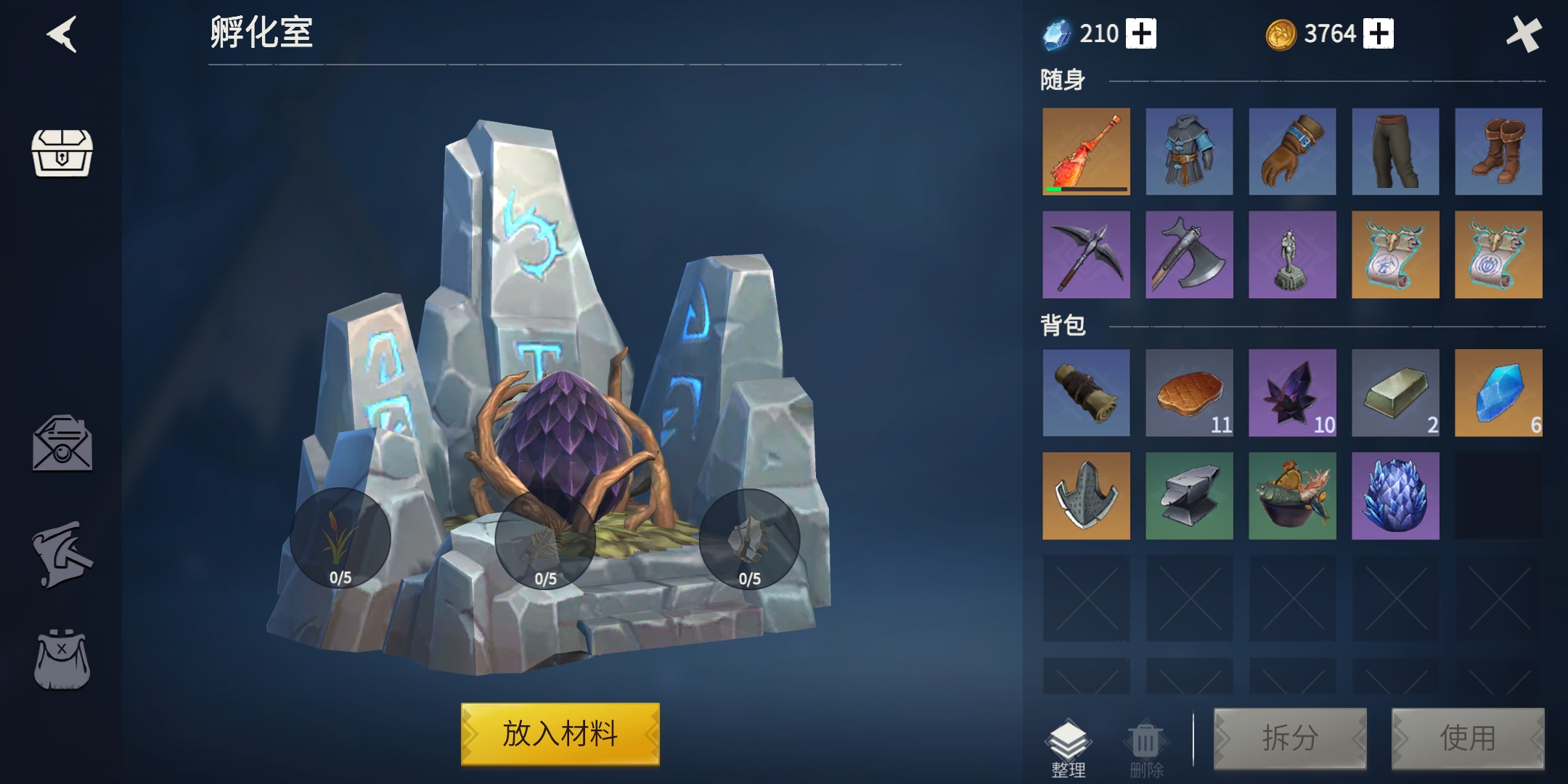Image resolution: width=1568 pixels, height=784 pixels.
Task: Choose the grilled meat stack
Action: click(x=1189, y=393)
